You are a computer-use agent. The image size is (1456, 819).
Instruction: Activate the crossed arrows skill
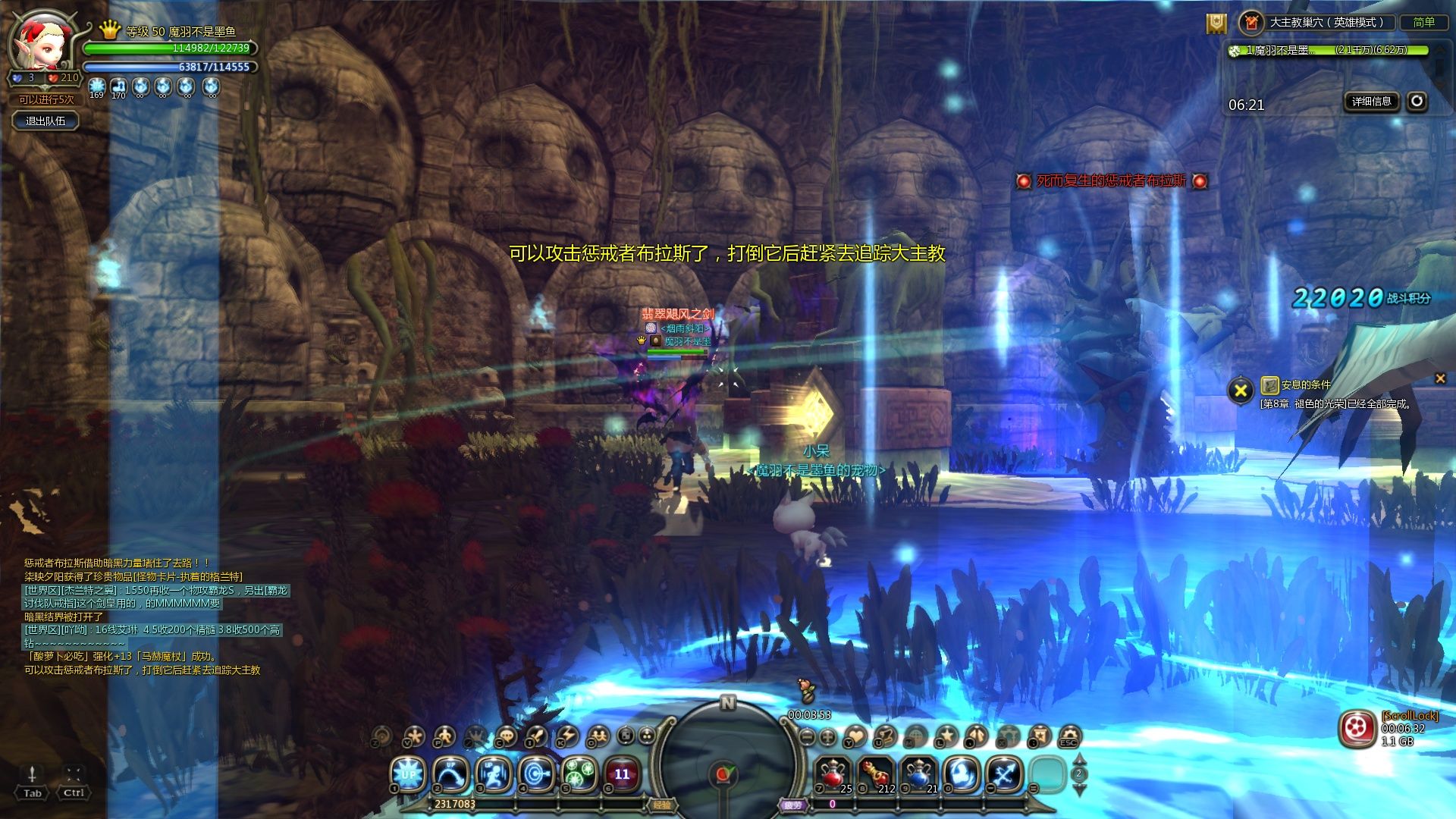1006,774
